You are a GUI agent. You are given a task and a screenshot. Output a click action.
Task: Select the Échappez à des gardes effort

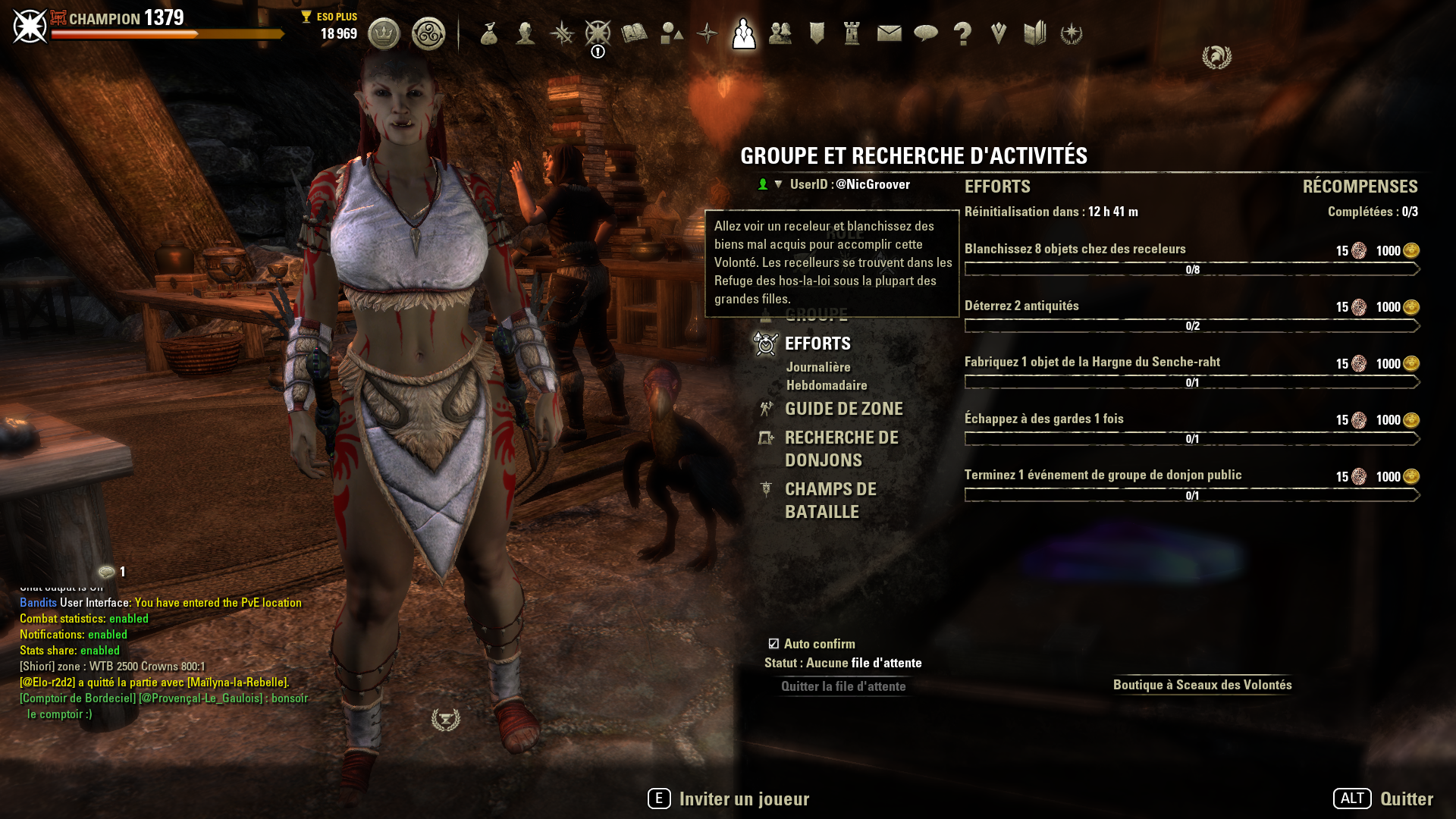coord(1043,419)
